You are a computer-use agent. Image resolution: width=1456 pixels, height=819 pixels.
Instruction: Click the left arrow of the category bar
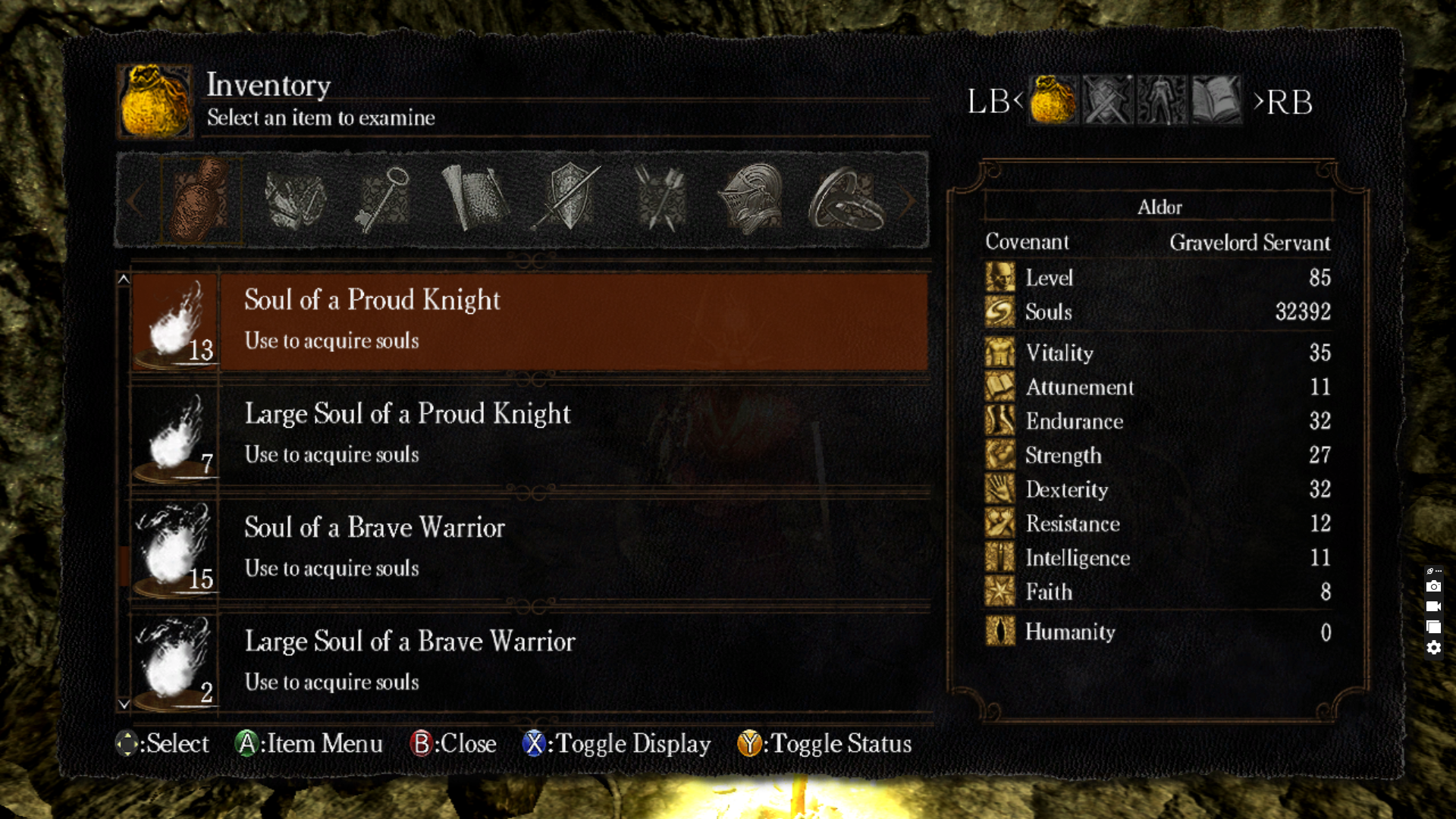point(134,201)
